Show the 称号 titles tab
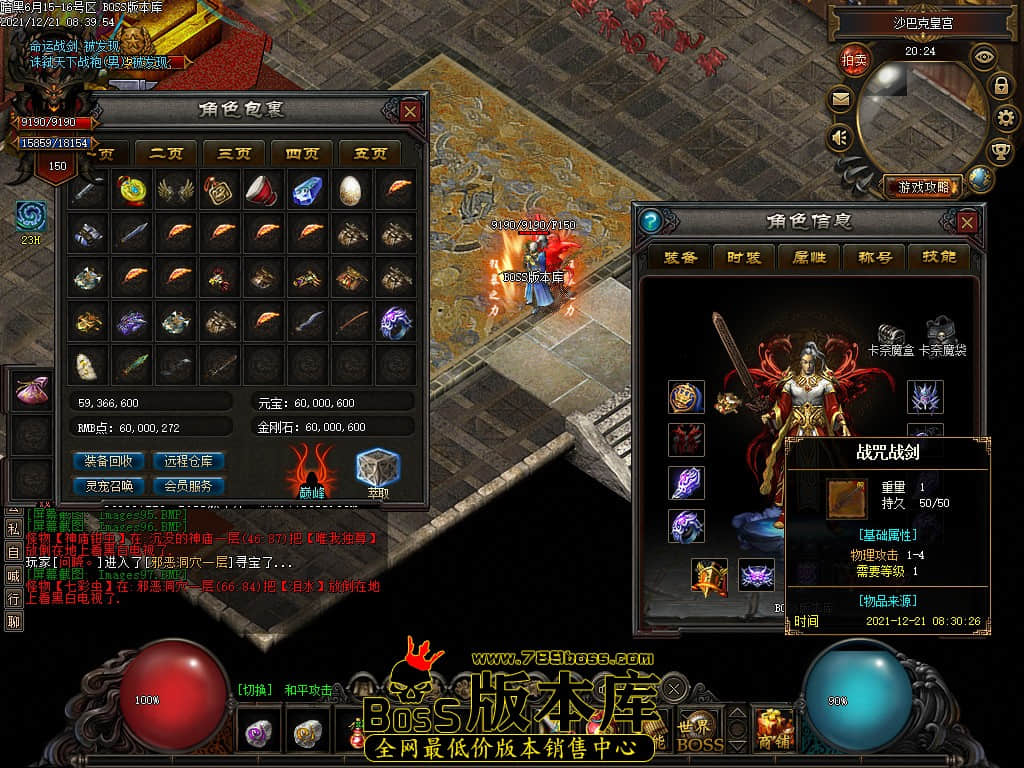Image resolution: width=1024 pixels, height=768 pixels. pyautogui.click(x=874, y=257)
